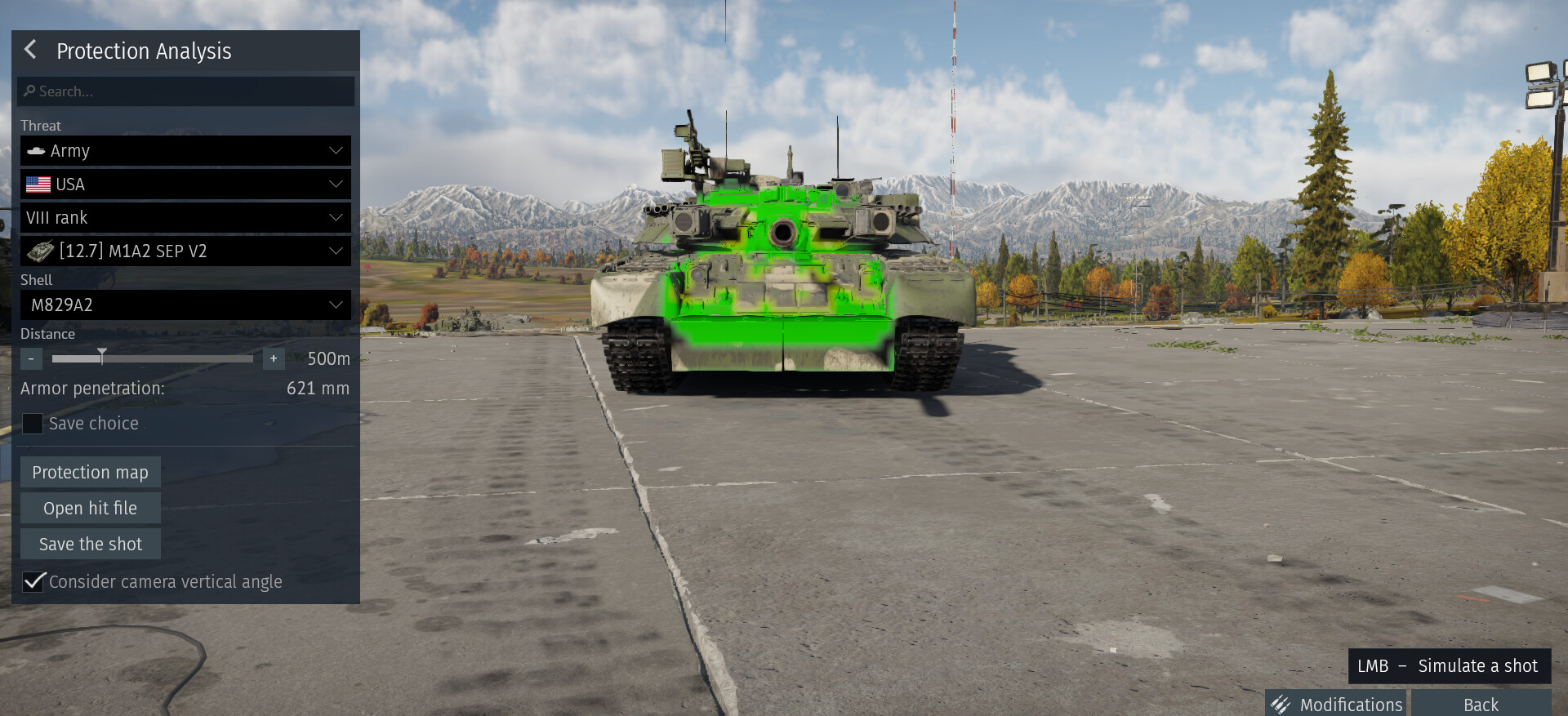Go back using the Protection Analysis arrow
This screenshot has height=716, width=1568.
[x=31, y=50]
